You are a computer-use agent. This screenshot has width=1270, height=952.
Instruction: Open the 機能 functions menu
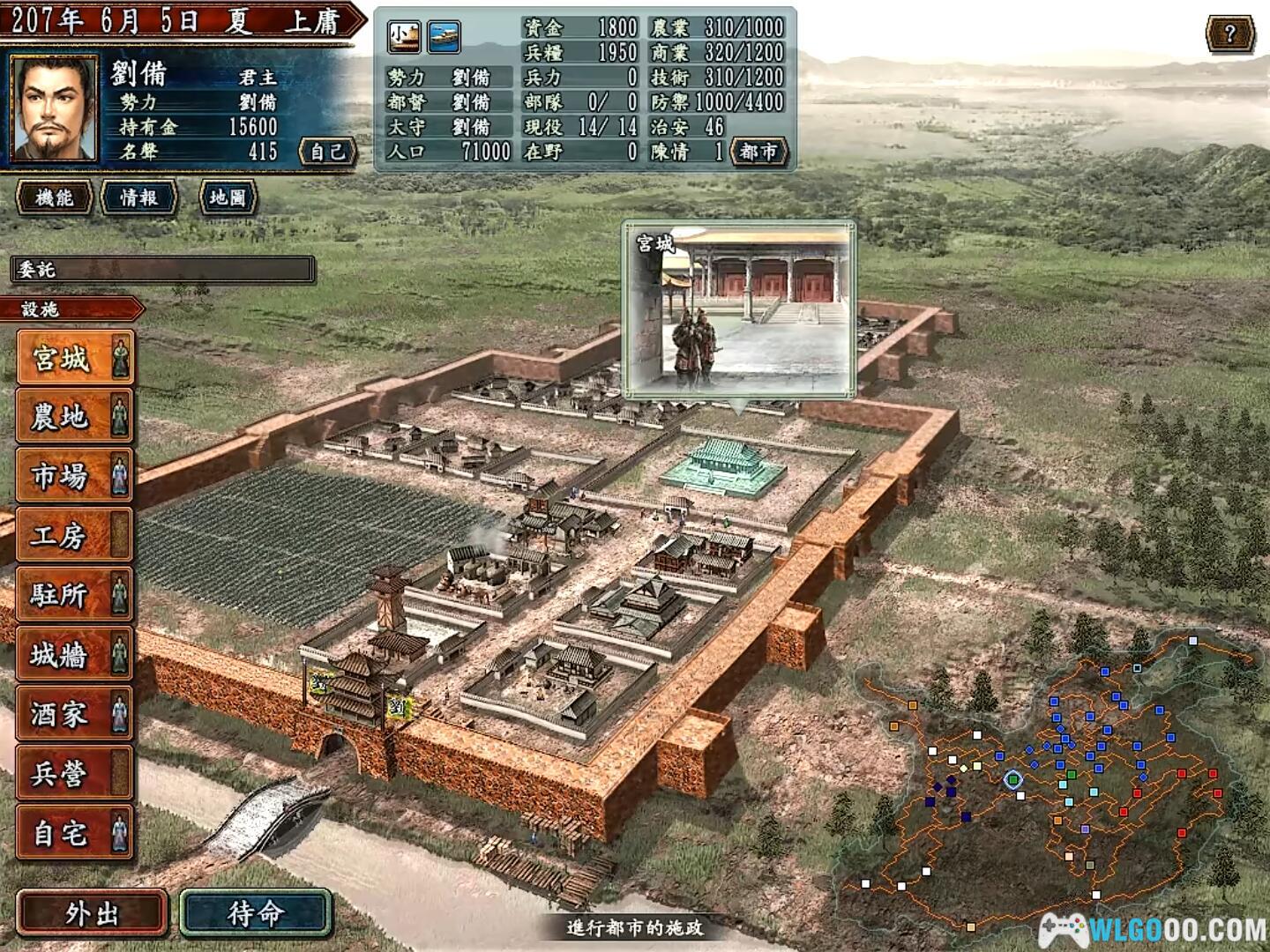[55, 197]
